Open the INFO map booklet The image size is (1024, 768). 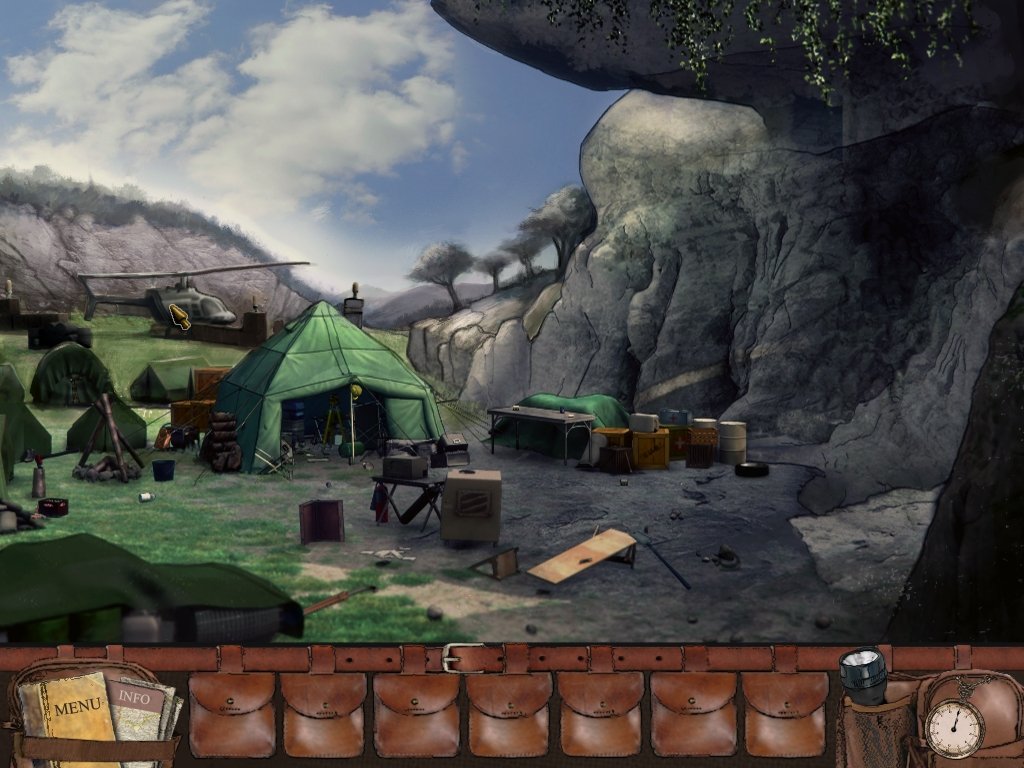[x=138, y=699]
